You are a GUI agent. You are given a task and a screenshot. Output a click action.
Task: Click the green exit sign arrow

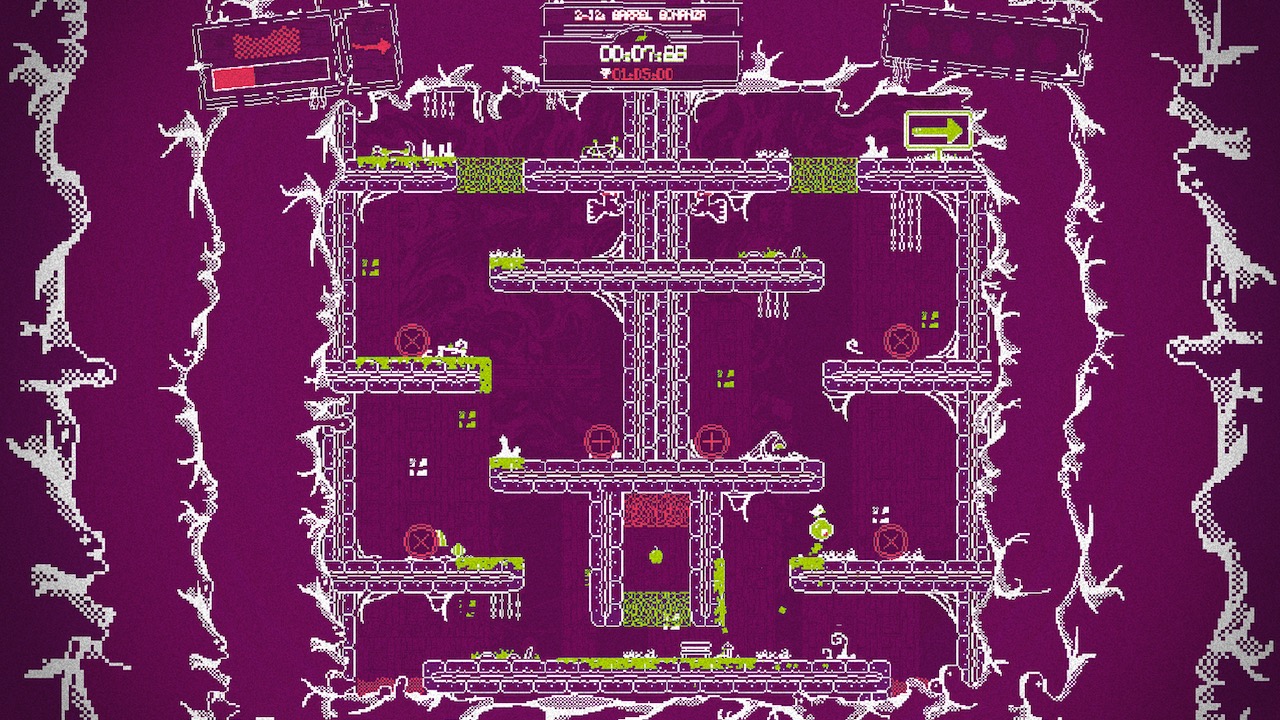pos(940,130)
